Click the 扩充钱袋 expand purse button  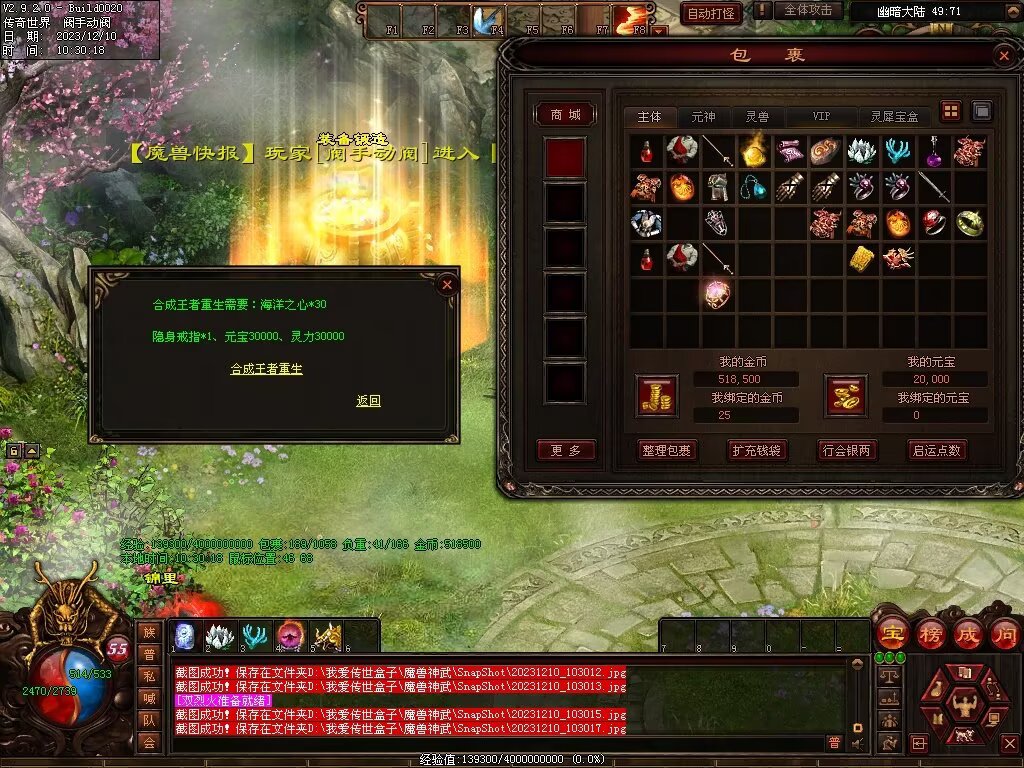[x=756, y=451]
